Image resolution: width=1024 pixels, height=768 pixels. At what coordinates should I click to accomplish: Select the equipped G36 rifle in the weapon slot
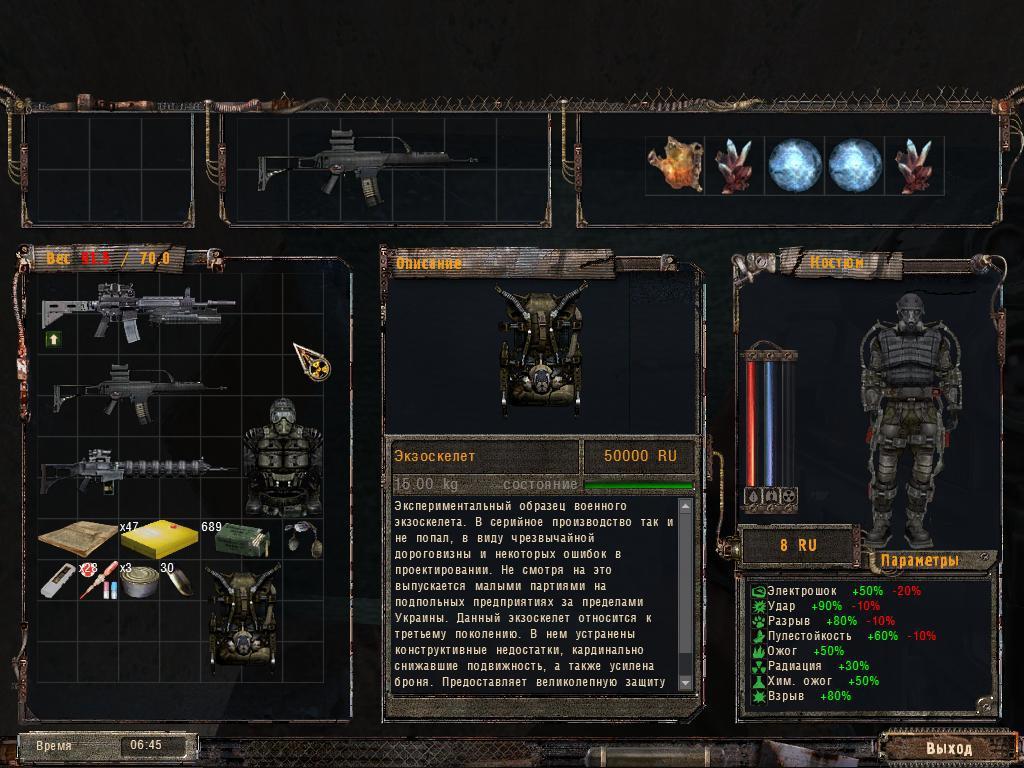click(x=366, y=165)
